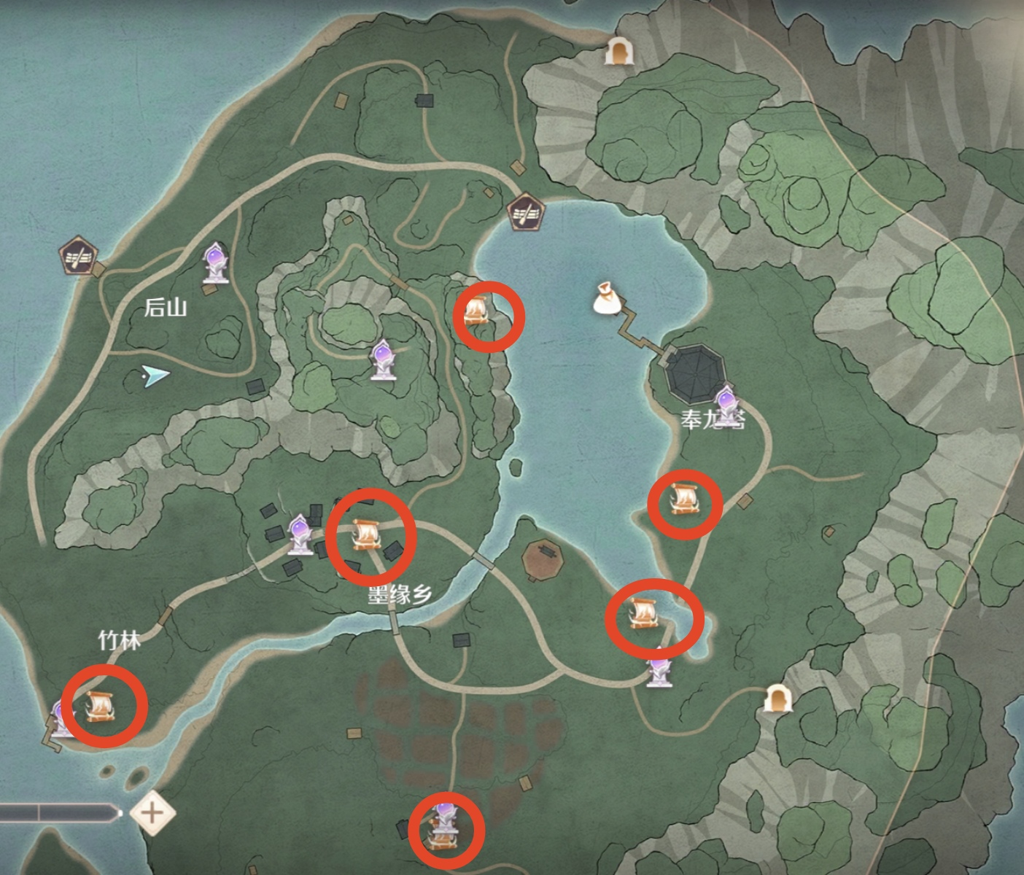The image size is (1024, 875).
Task: Click the map zoom slider bar
Action: click(x=60, y=813)
